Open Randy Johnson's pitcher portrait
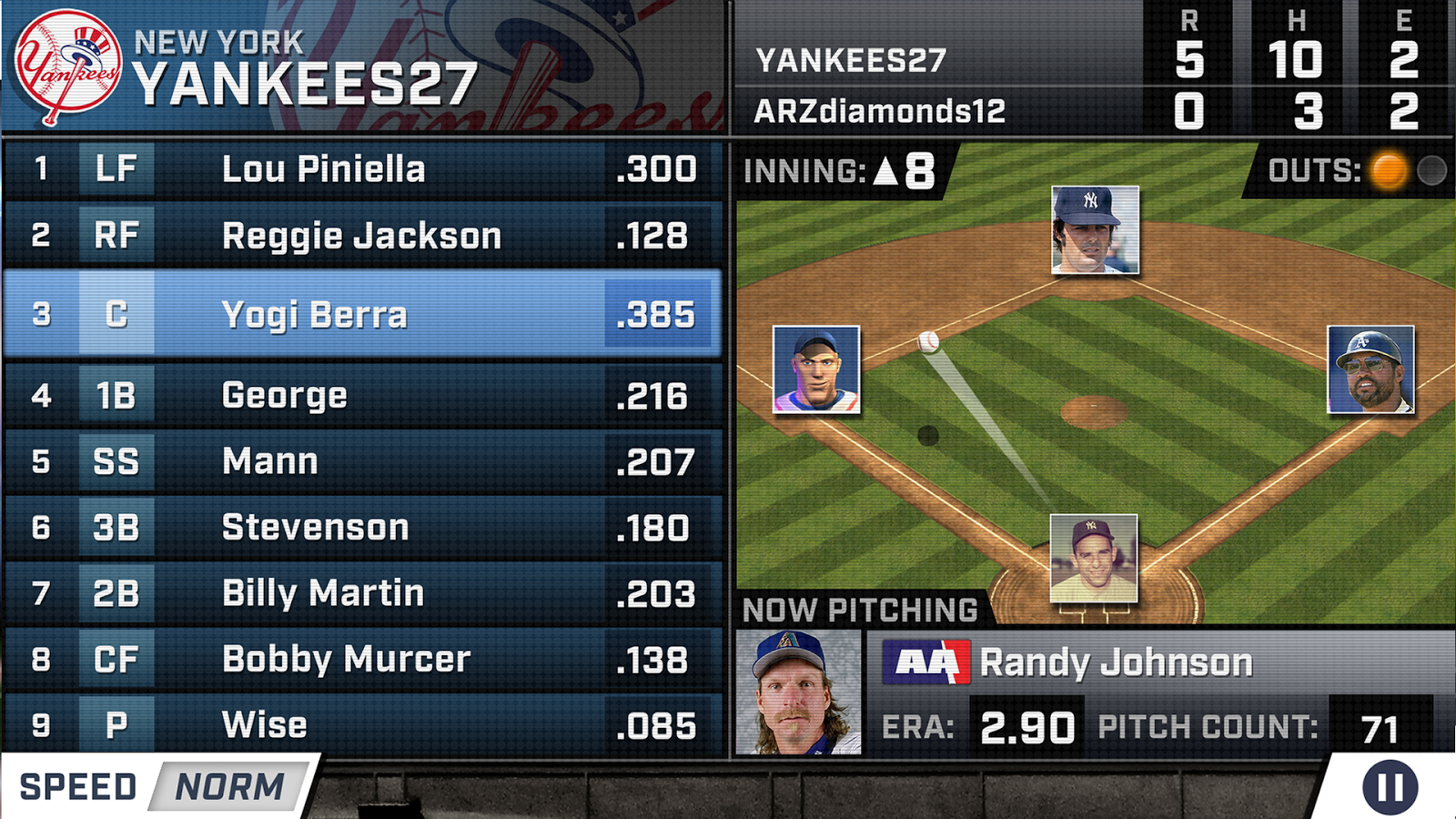Image resolution: width=1456 pixels, height=819 pixels. coord(797,693)
